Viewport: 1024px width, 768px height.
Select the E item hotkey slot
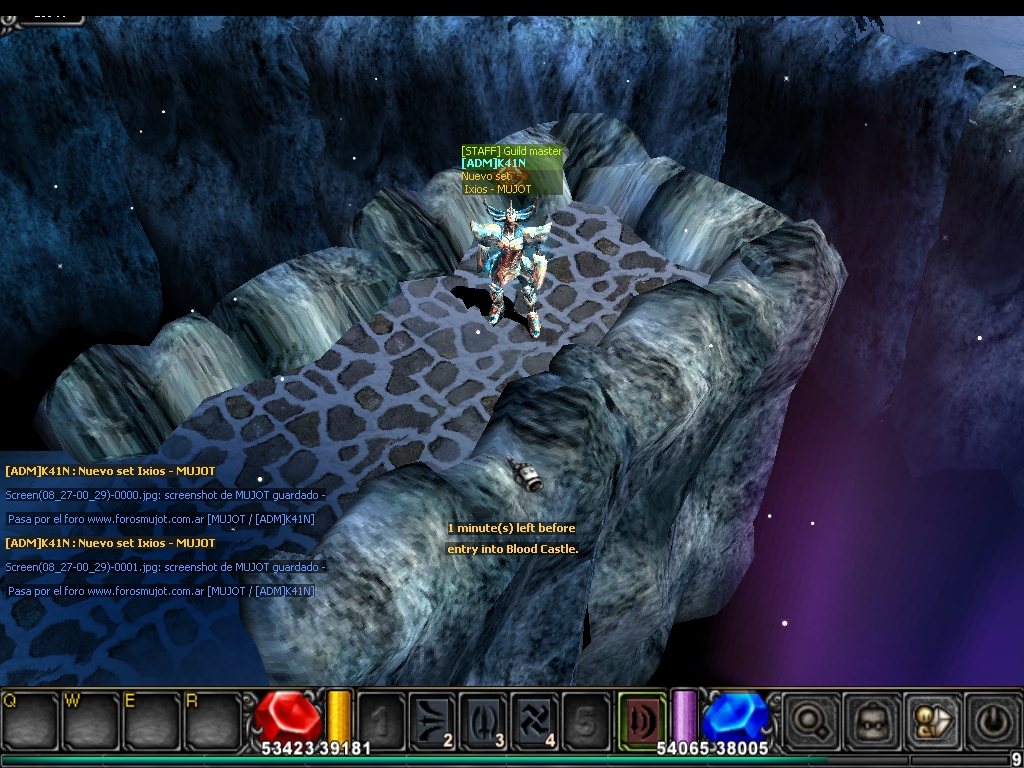[x=149, y=718]
